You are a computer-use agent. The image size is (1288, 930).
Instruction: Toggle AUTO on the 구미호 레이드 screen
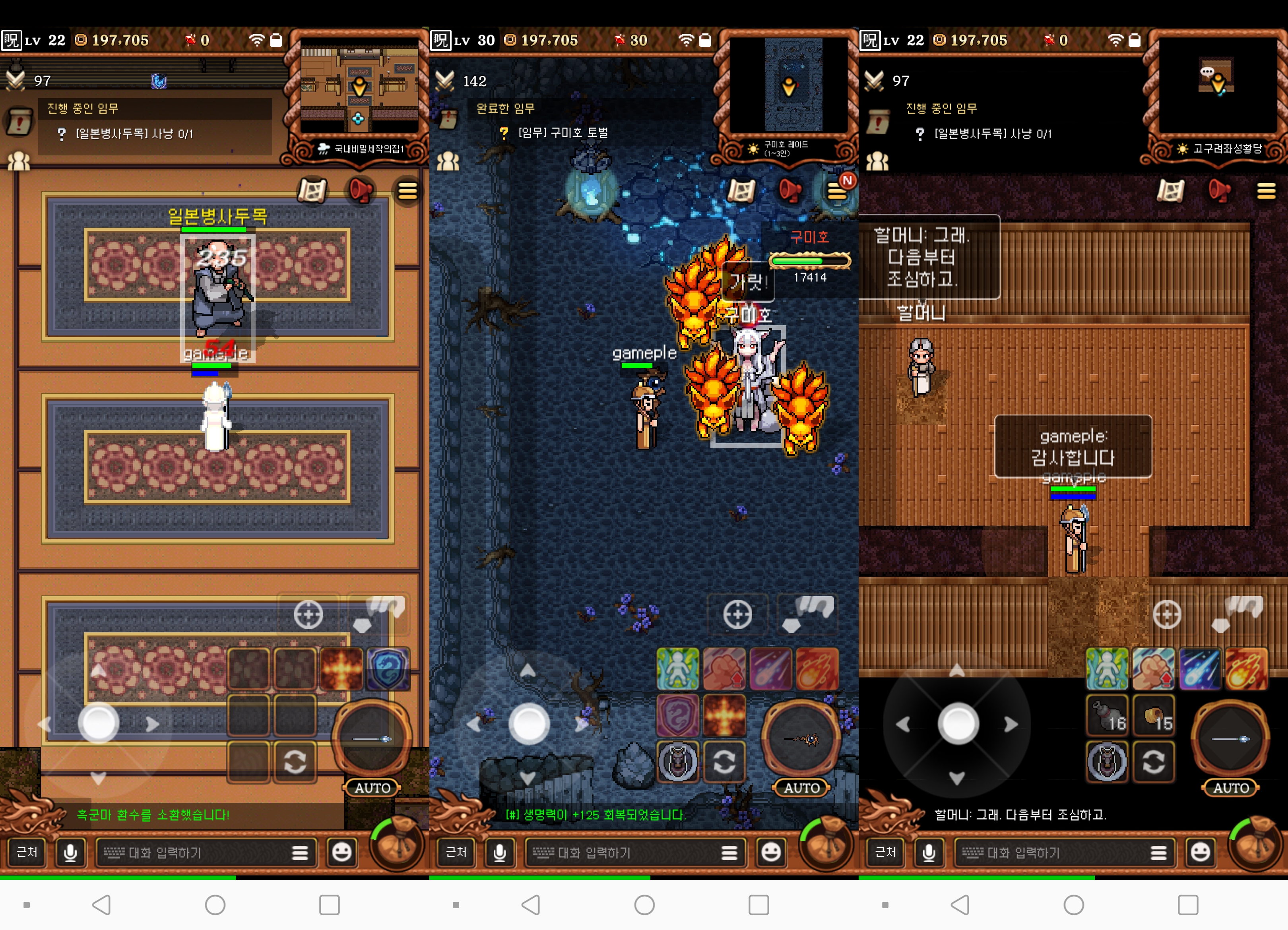(x=801, y=787)
